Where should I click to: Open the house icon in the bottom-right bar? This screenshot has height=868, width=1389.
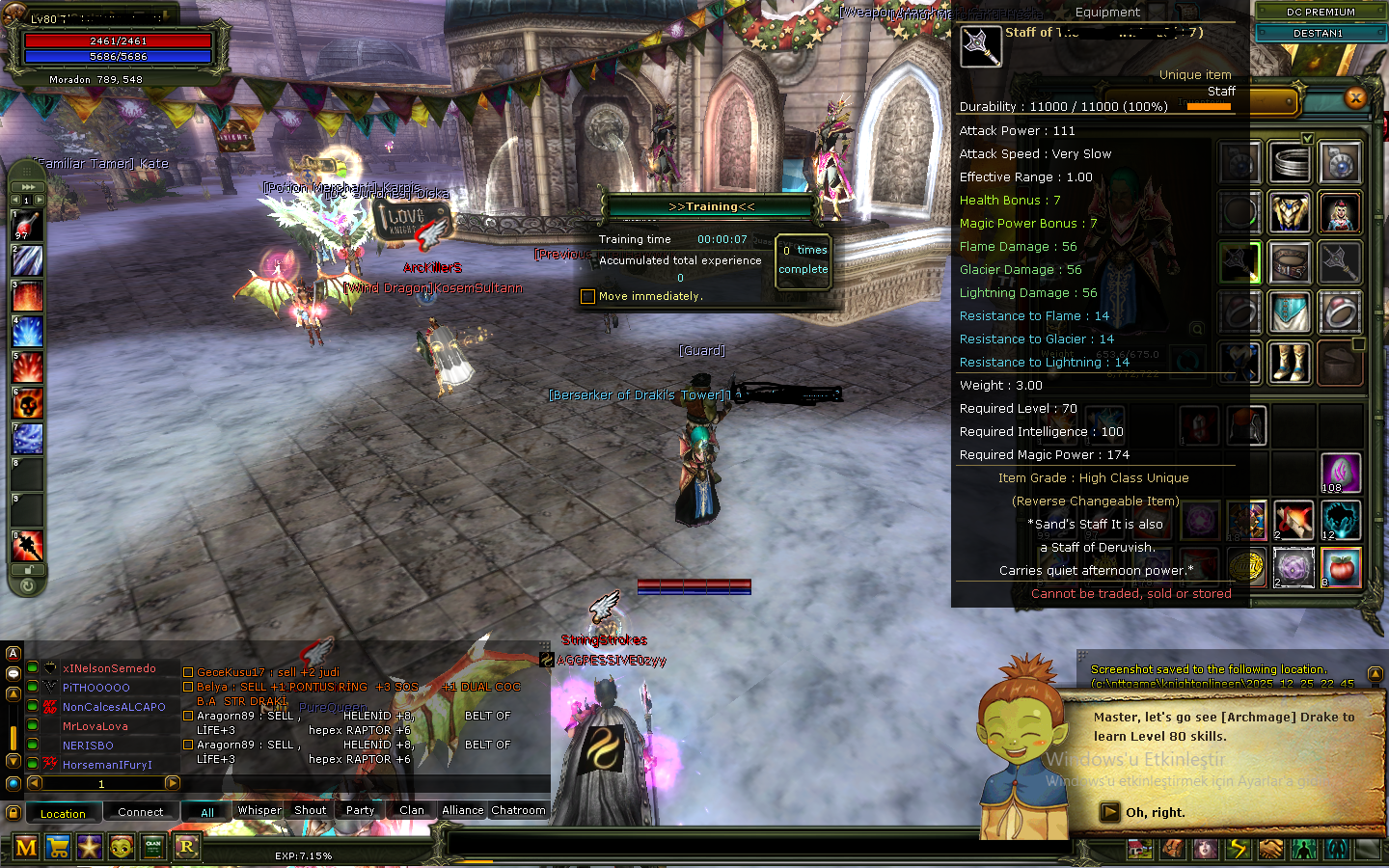tap(1140, 849)
